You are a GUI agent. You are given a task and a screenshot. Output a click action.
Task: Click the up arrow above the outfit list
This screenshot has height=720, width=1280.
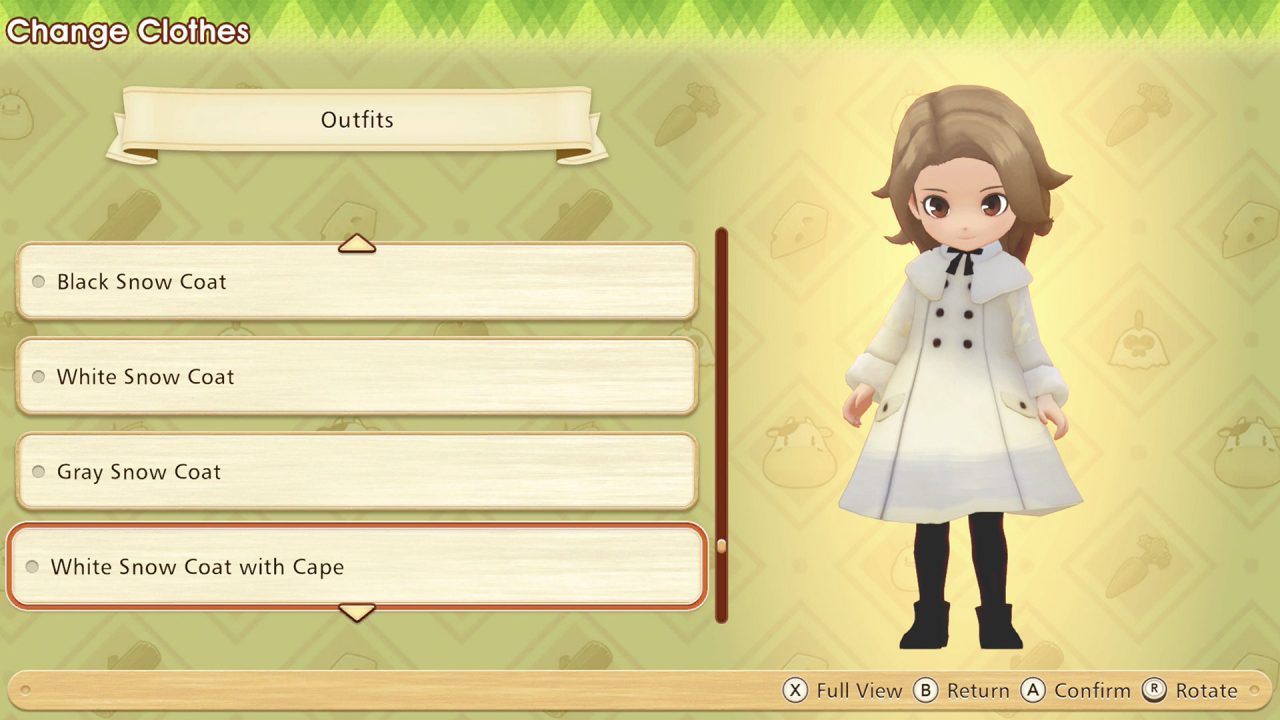point(357,243)
